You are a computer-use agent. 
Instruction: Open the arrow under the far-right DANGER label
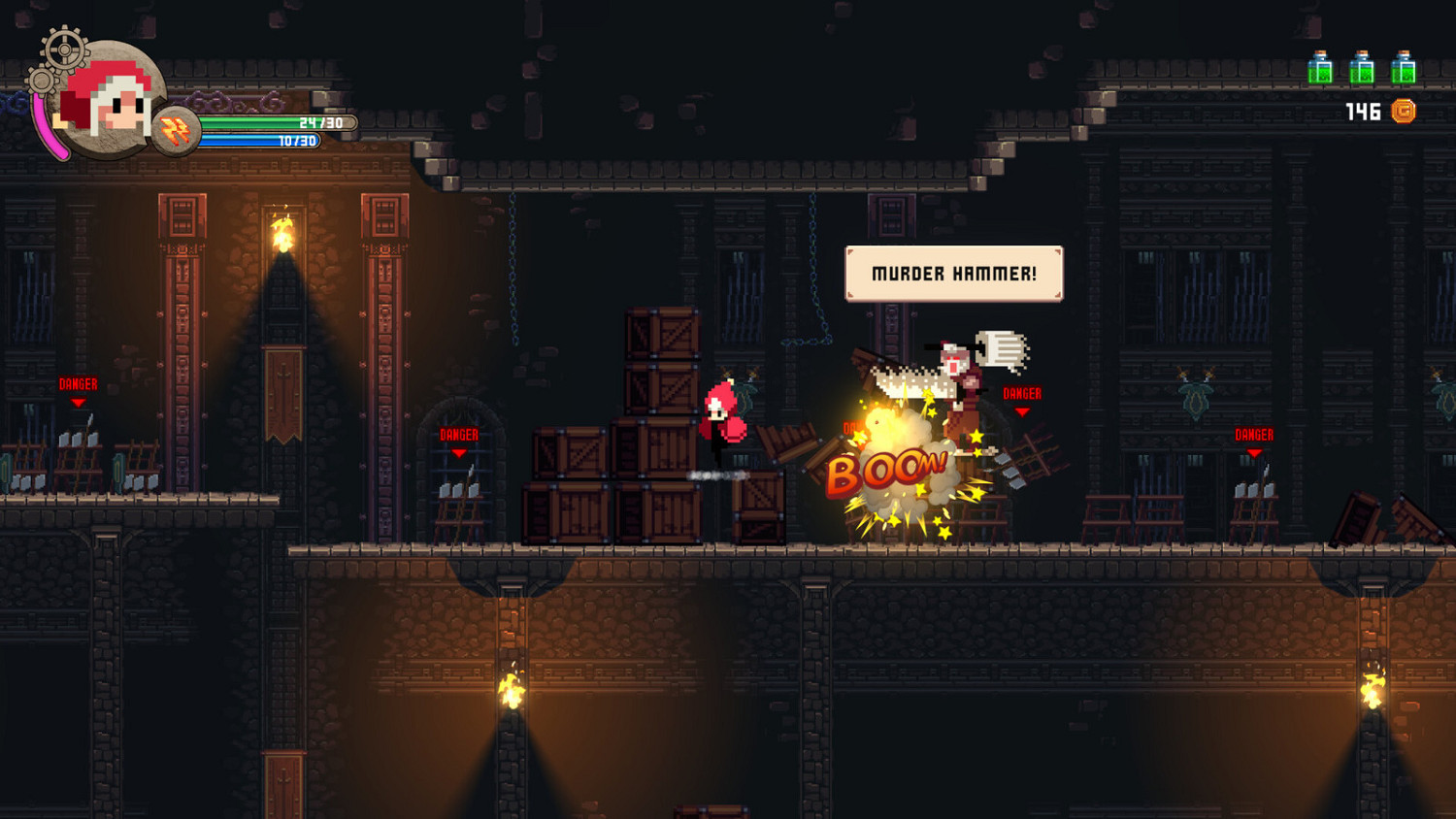coord(1254,454)
